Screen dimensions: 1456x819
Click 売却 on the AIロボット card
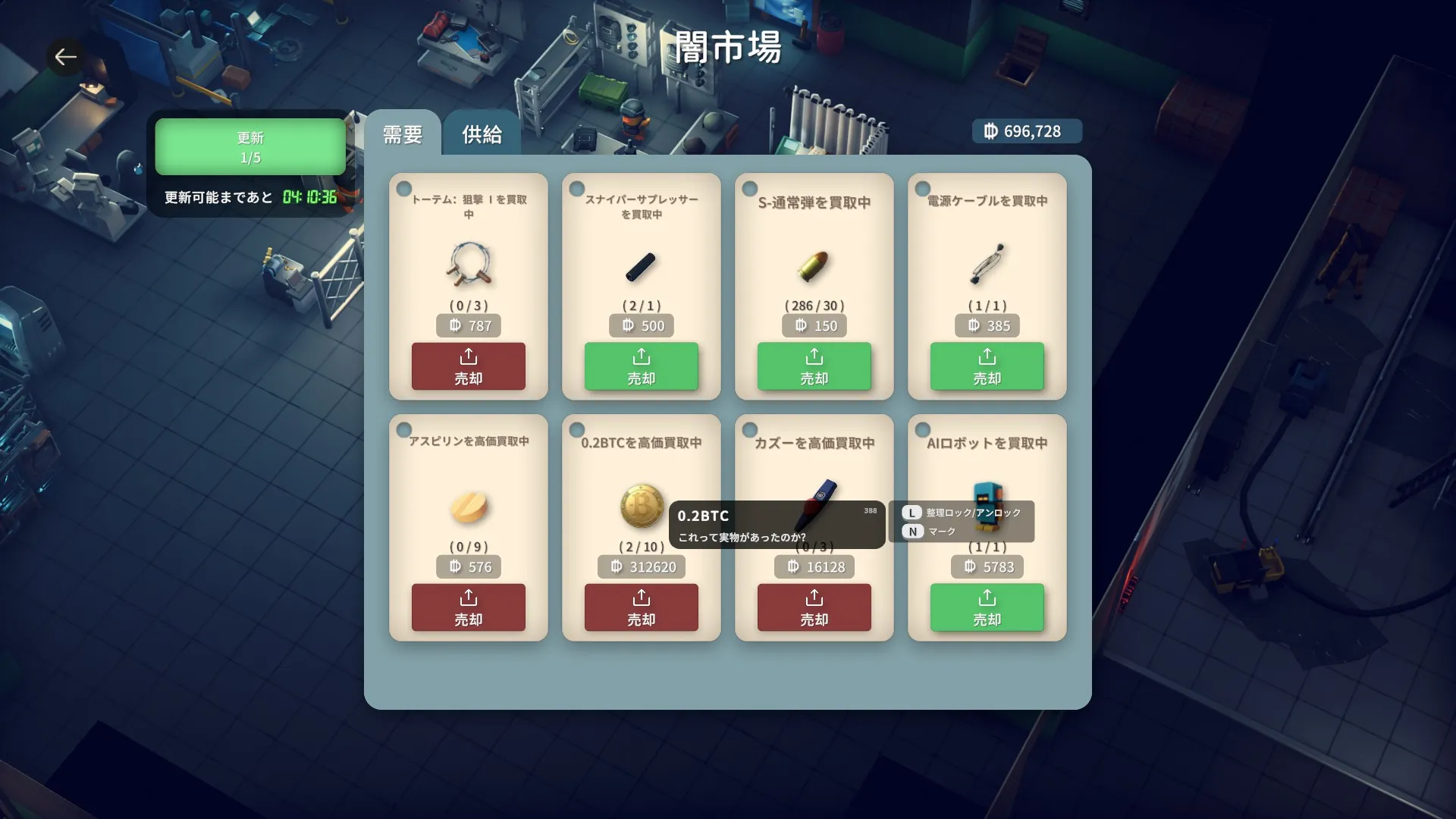(987, 607)
